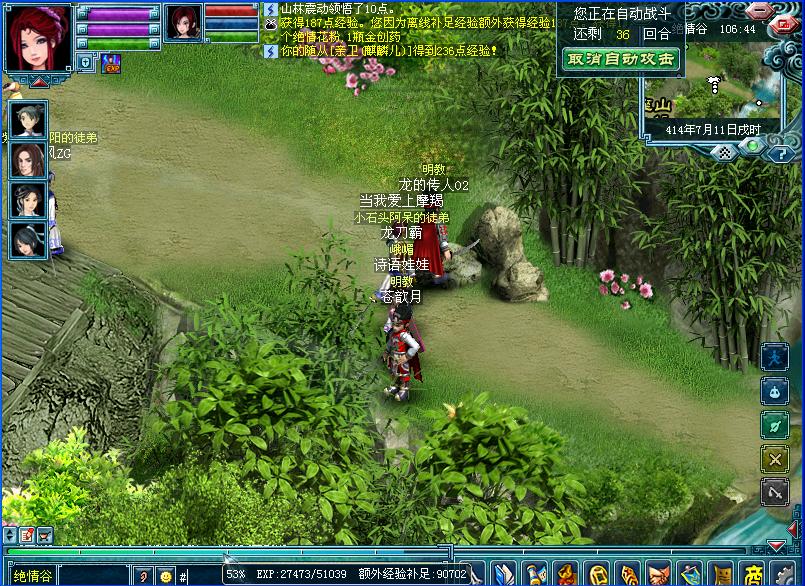The width and height of the screenshot is (805, 586).
Task: Open the emoticon picker with the smiley button
Action: point(165,576)
